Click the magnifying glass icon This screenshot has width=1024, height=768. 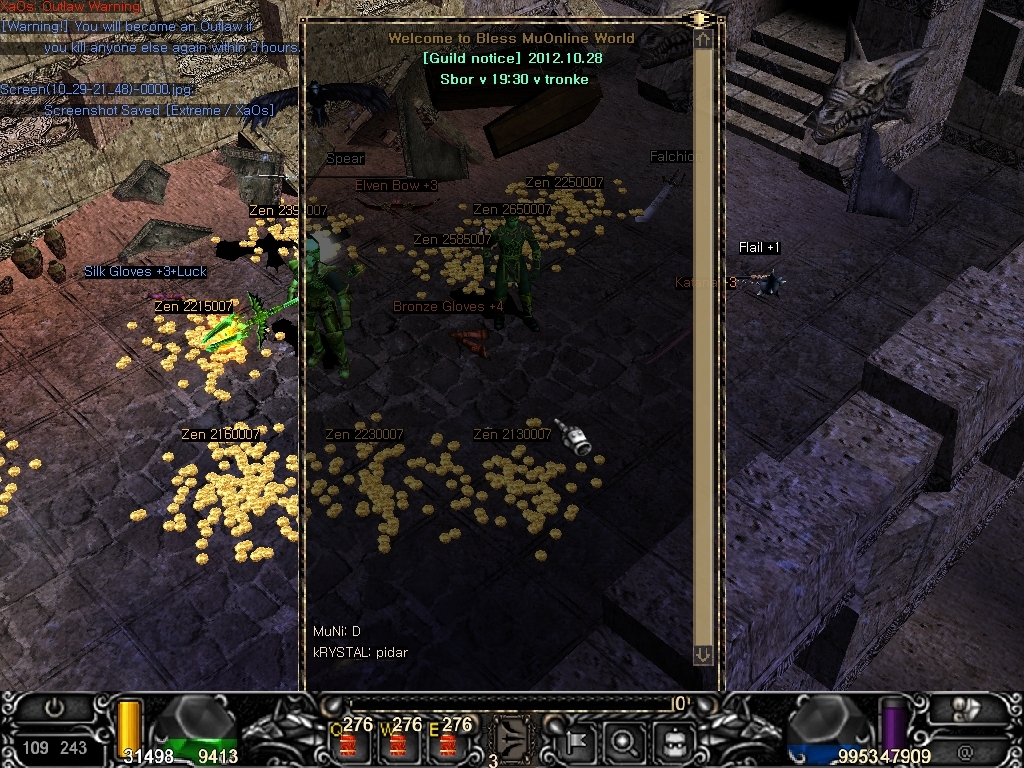[x=624, y=742]
